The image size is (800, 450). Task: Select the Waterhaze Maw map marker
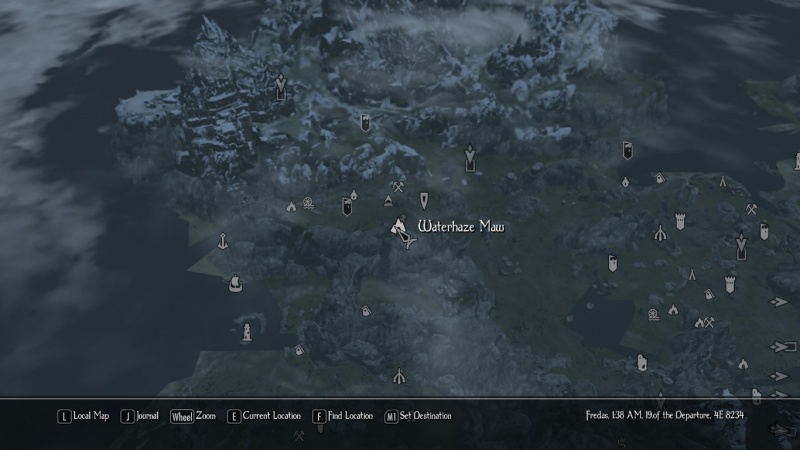pos(399,228)
